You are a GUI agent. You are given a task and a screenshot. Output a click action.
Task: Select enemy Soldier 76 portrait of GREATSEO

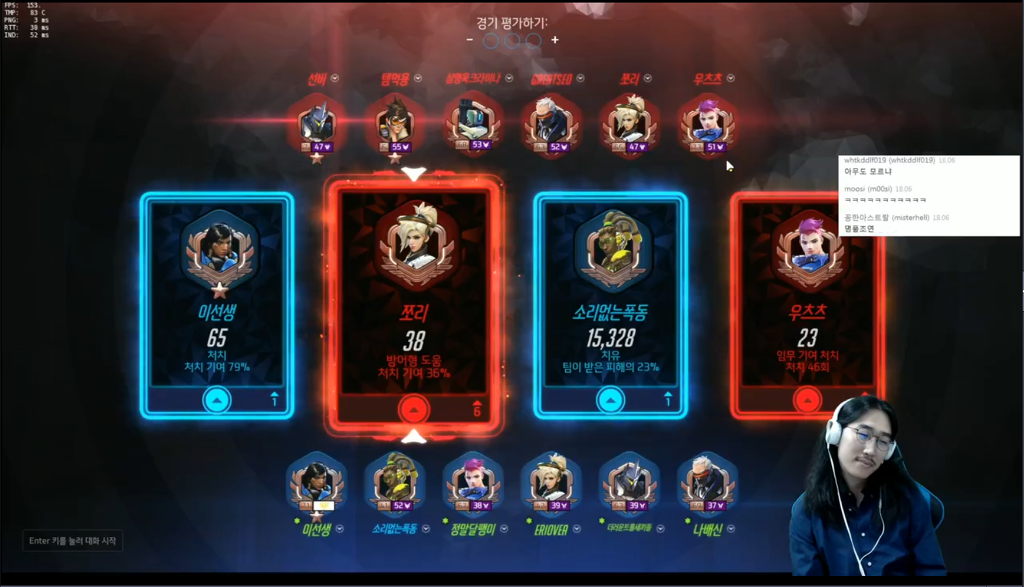coord(549,124)
